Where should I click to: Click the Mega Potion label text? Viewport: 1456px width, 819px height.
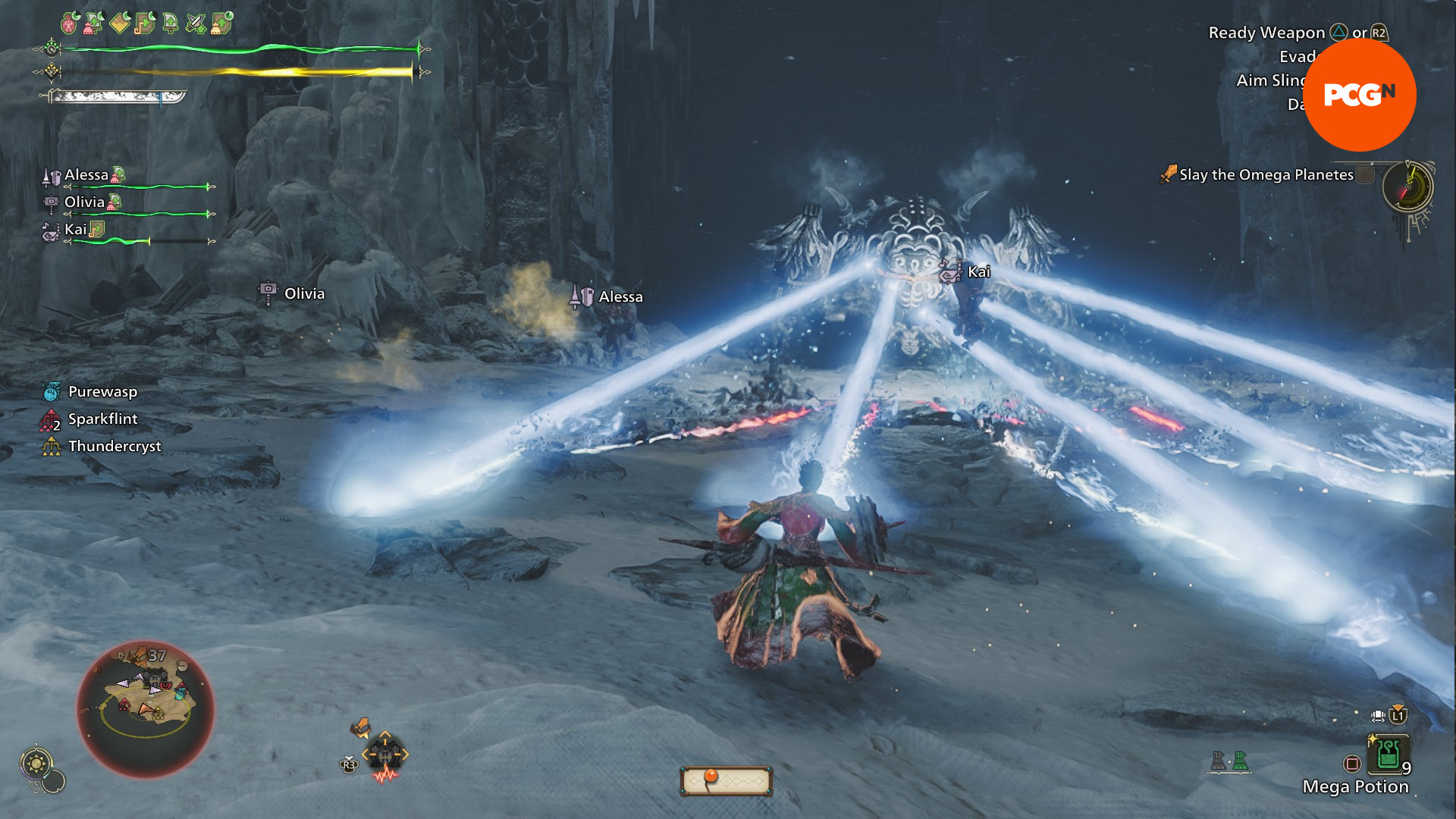coord(1356,787)
